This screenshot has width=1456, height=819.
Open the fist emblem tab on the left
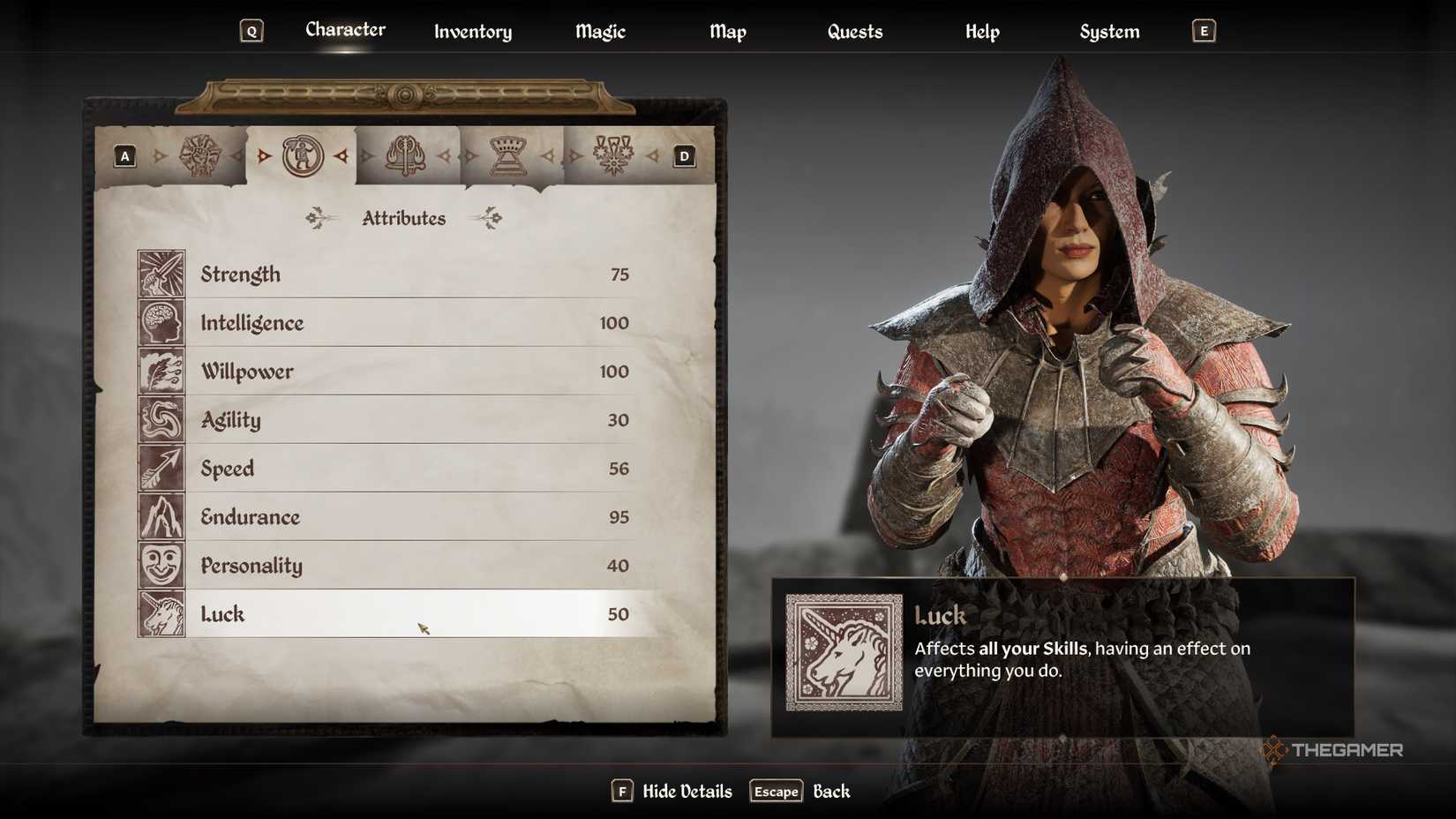click(199, 154)
